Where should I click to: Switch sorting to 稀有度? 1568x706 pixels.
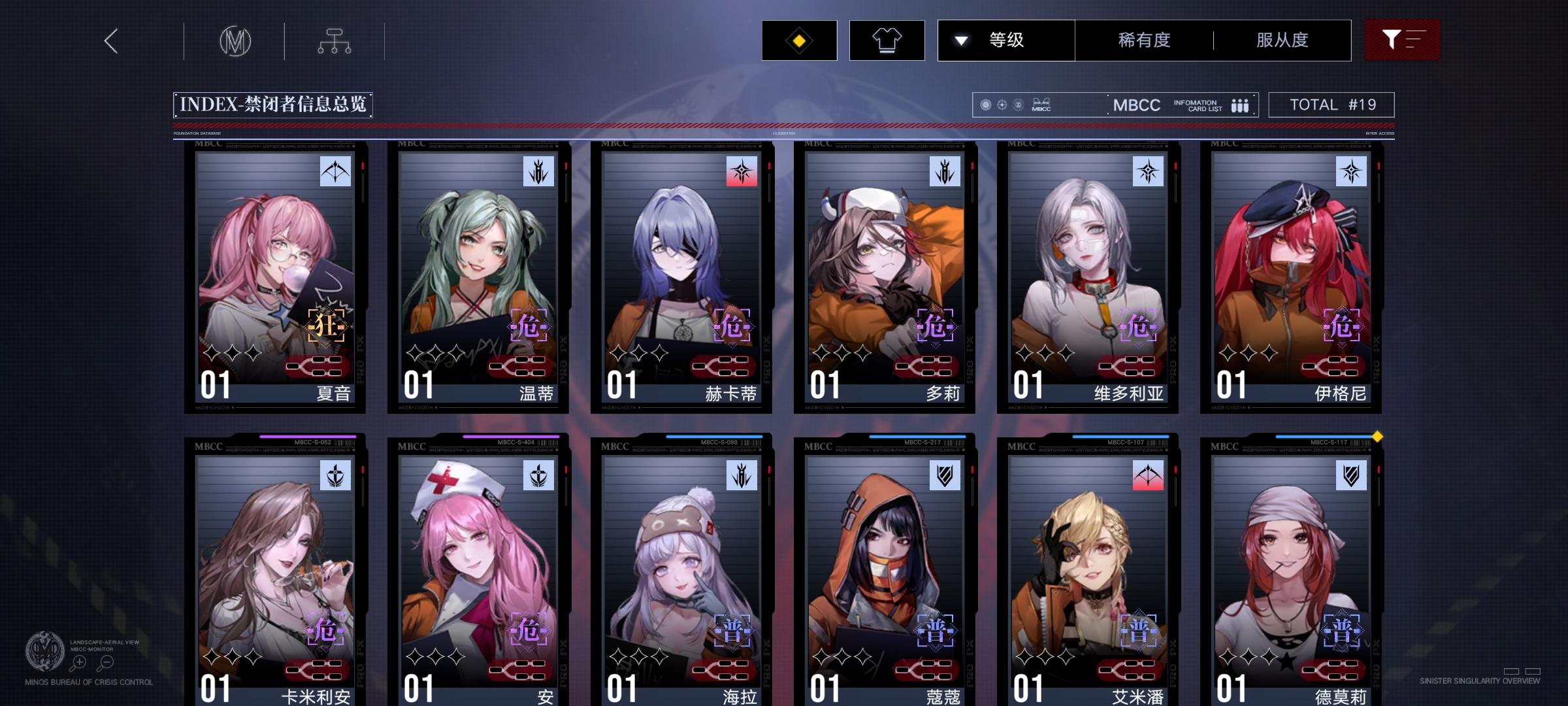point(1145,40)
